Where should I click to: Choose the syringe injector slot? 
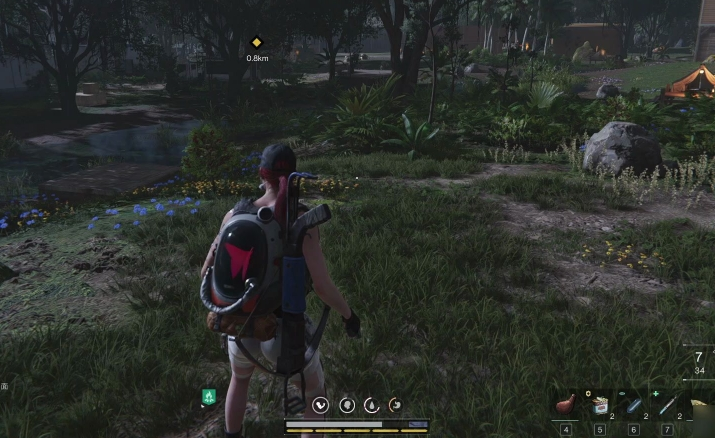[x=667, y=403]
